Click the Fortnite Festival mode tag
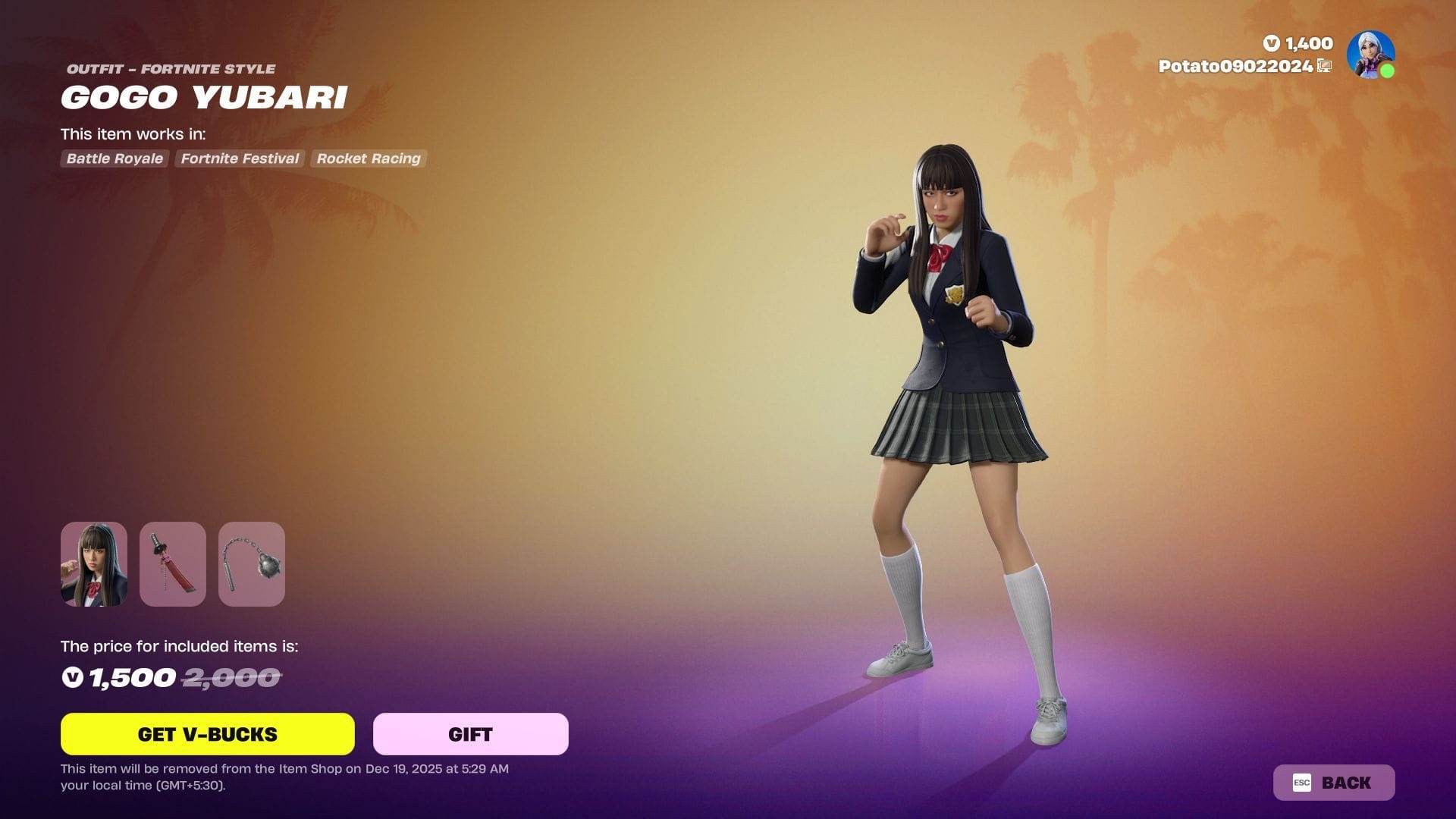Screen dimensions: 1456x819 click(x=239, y=158)
